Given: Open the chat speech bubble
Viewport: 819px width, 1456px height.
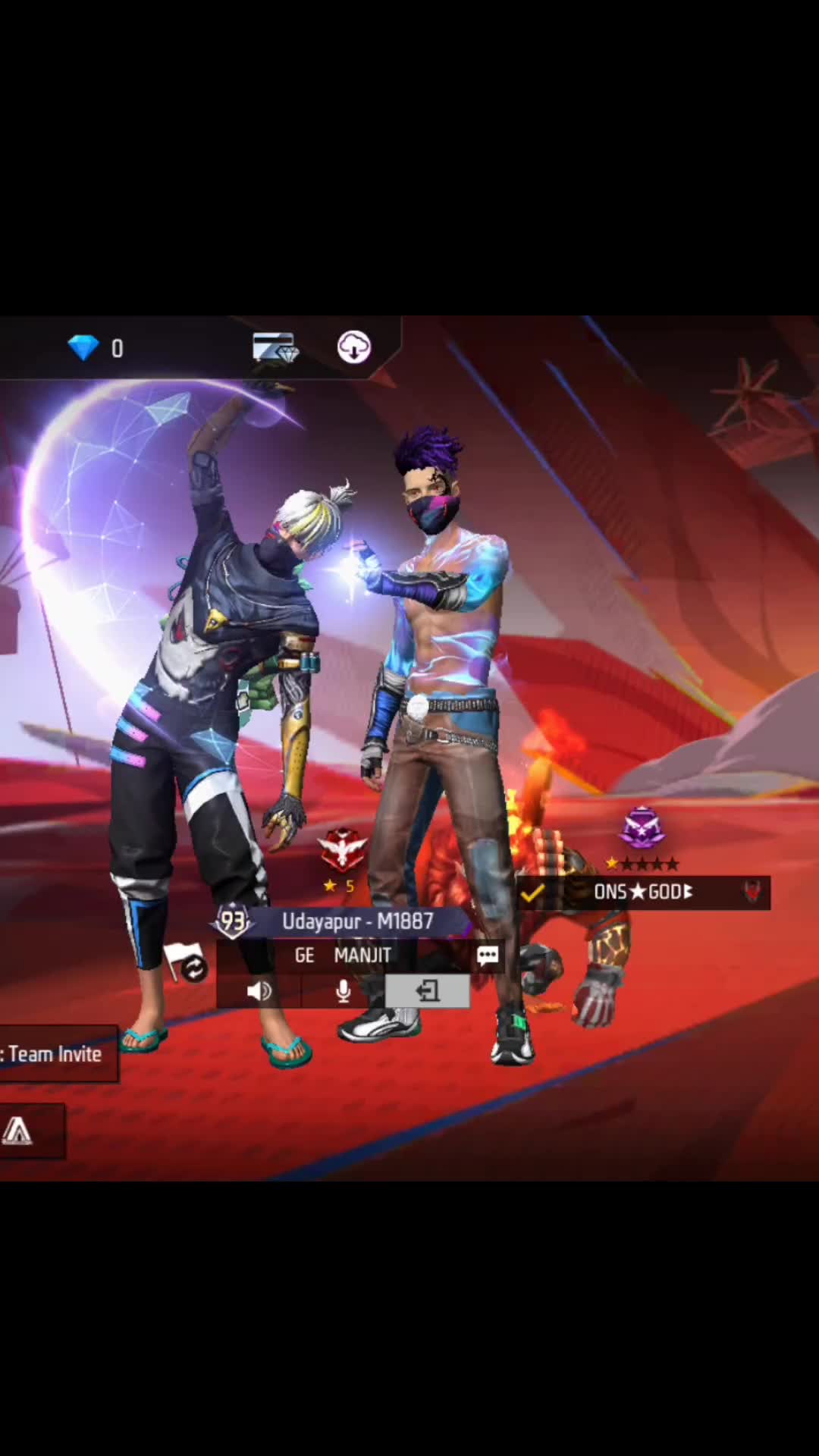Looking at the screenshot, I should pos(487,955).
